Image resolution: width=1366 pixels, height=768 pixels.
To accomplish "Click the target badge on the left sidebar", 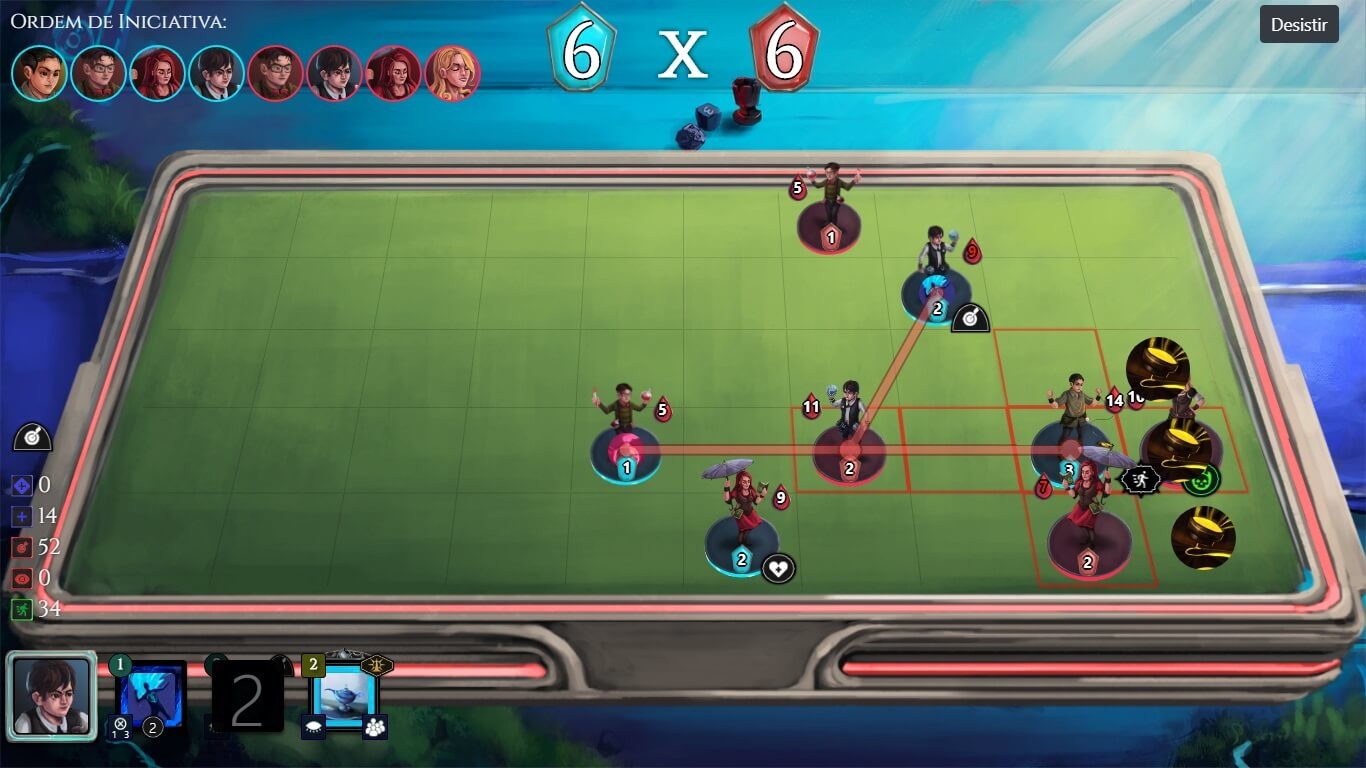I will (32, 436).
